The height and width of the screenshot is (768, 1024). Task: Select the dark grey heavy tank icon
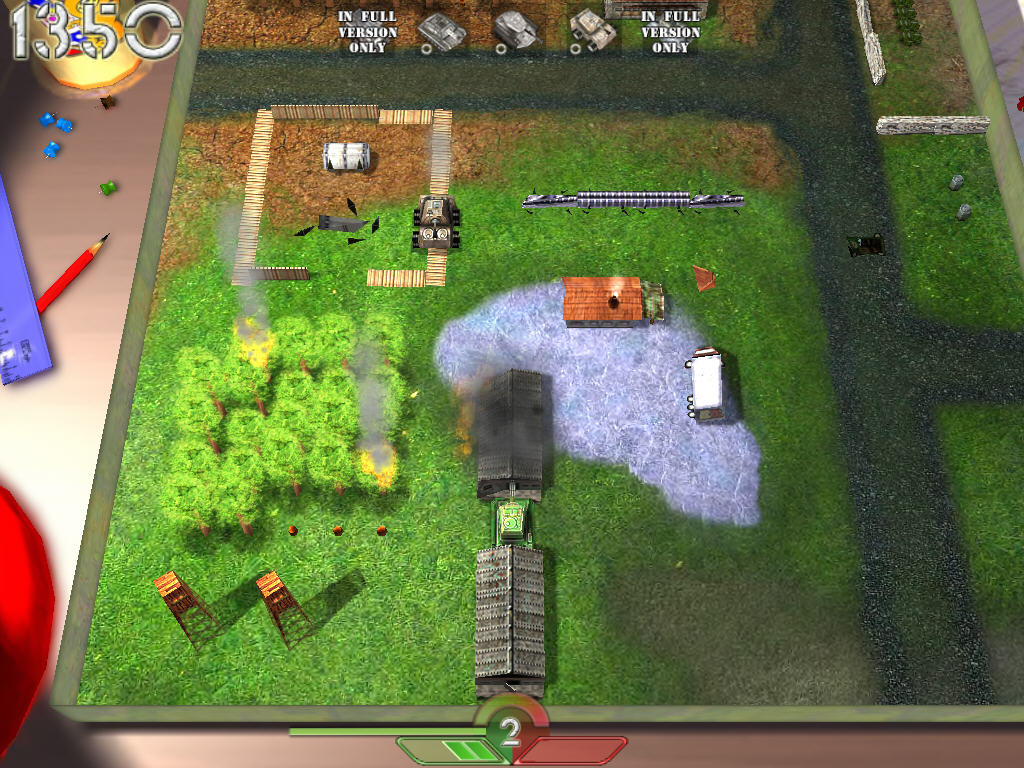click(x=517, y=29)
